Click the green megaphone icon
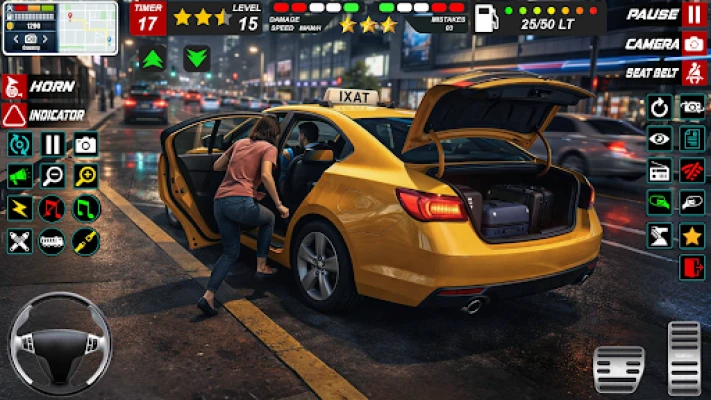 (19, 176)
